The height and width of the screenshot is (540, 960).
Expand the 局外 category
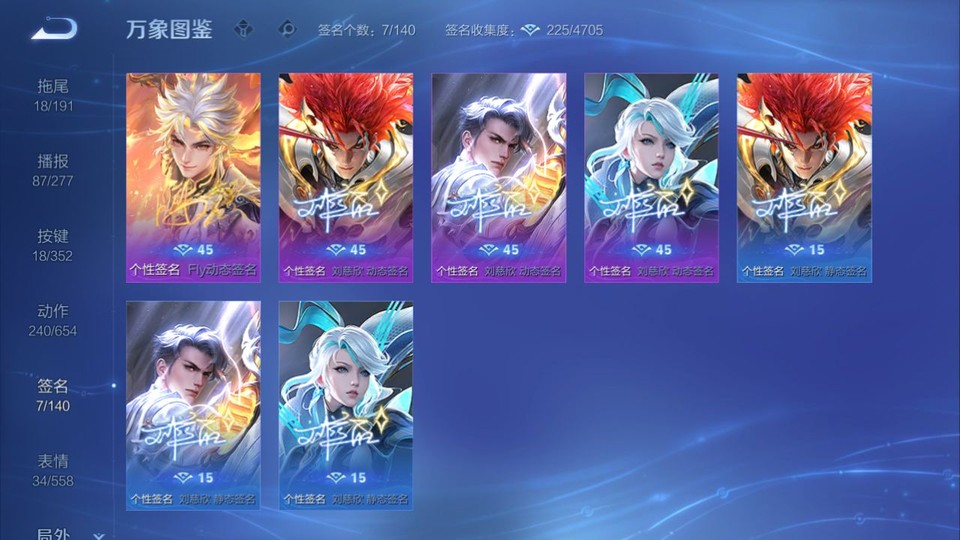60,534
